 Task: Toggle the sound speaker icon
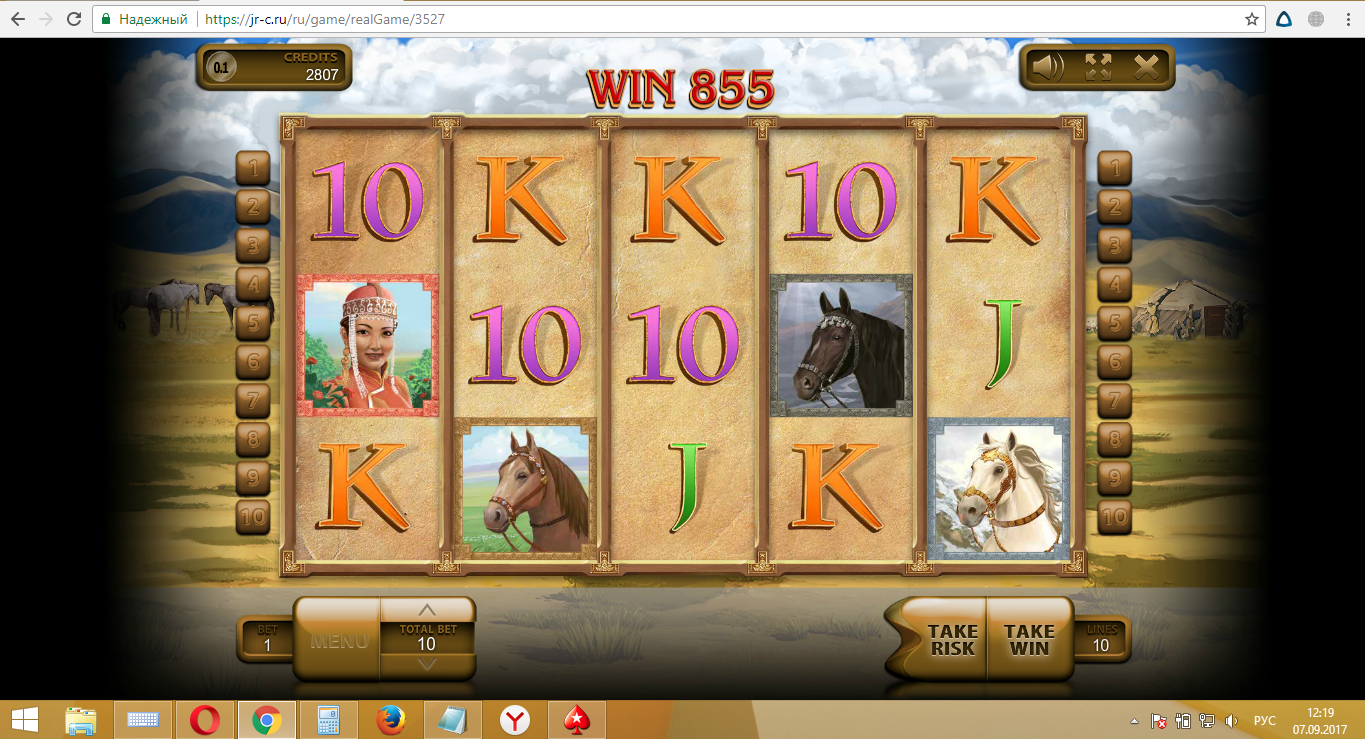pos(1048,67)
